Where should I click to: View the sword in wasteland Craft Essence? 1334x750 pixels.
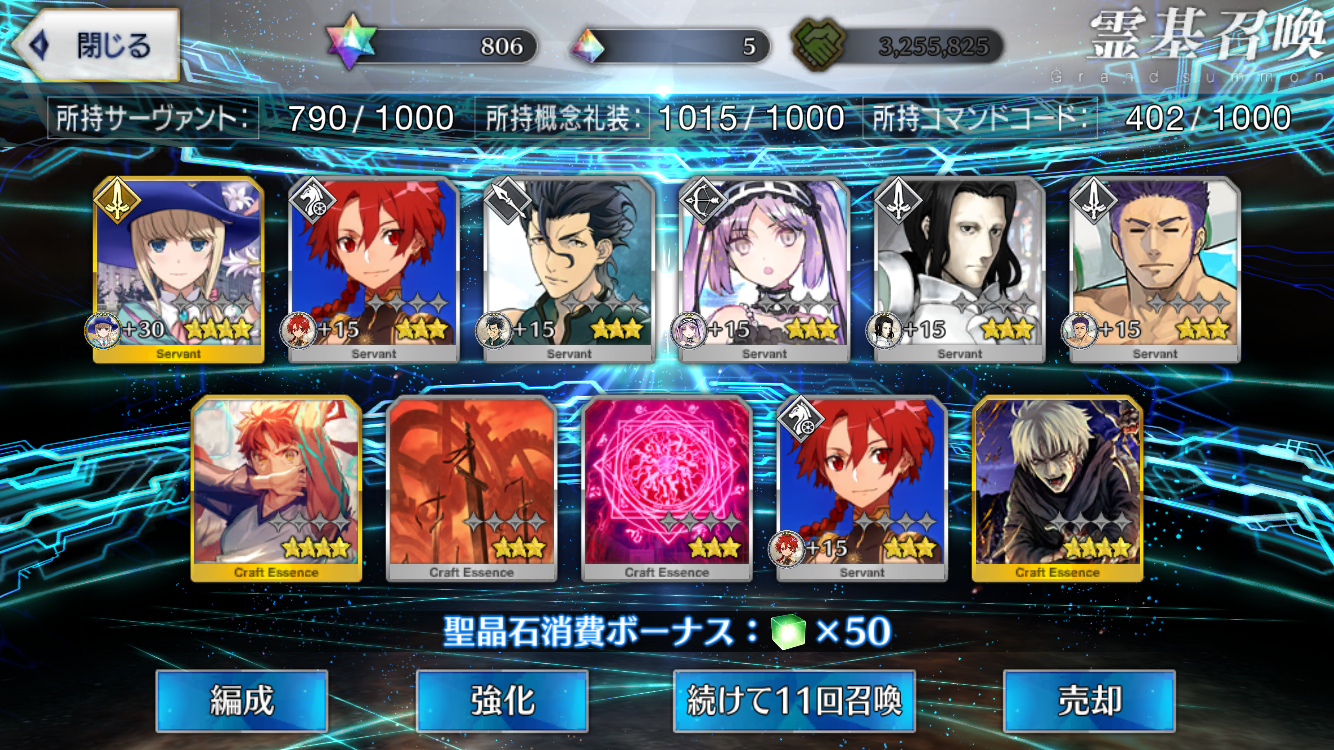tap(471, 487)
